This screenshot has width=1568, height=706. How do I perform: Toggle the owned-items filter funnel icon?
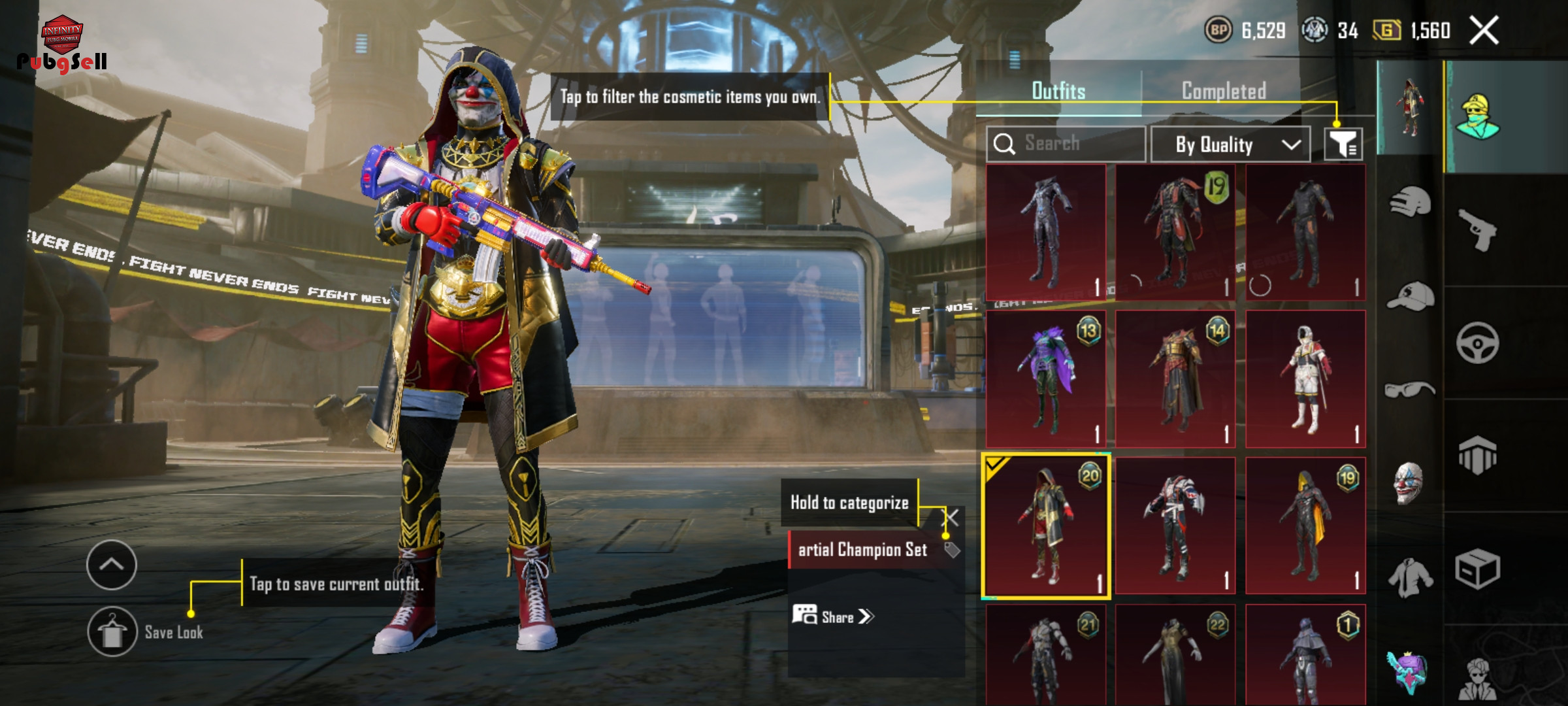[1343, 144]
